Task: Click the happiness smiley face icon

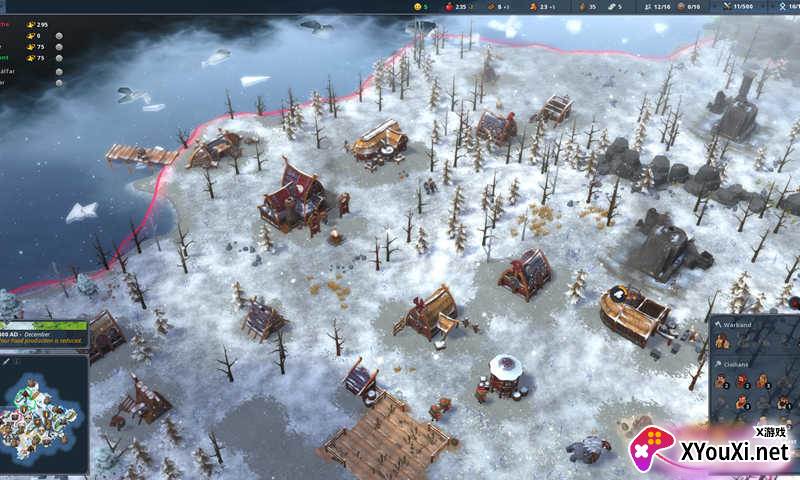Action: (418, 6)
